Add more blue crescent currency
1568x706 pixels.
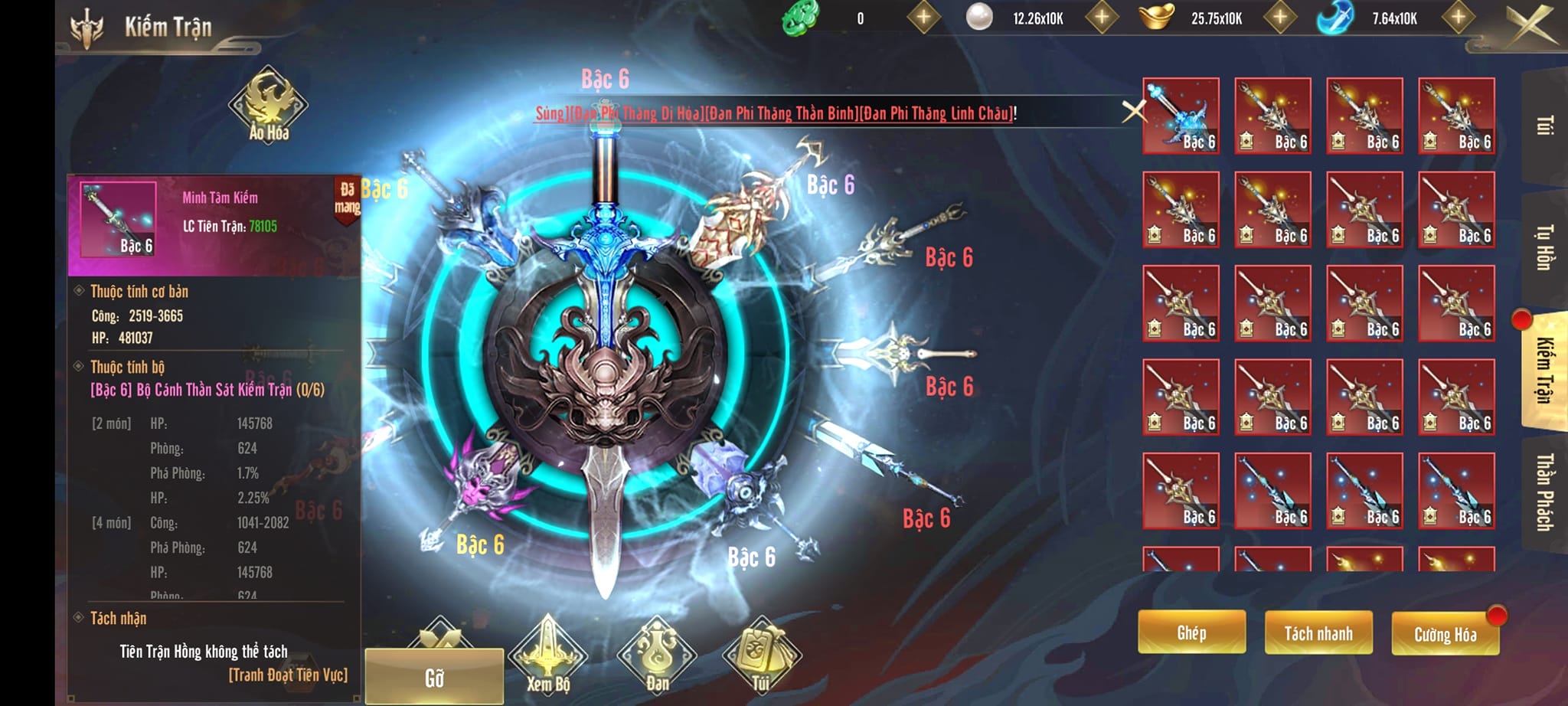[1458, 18]
